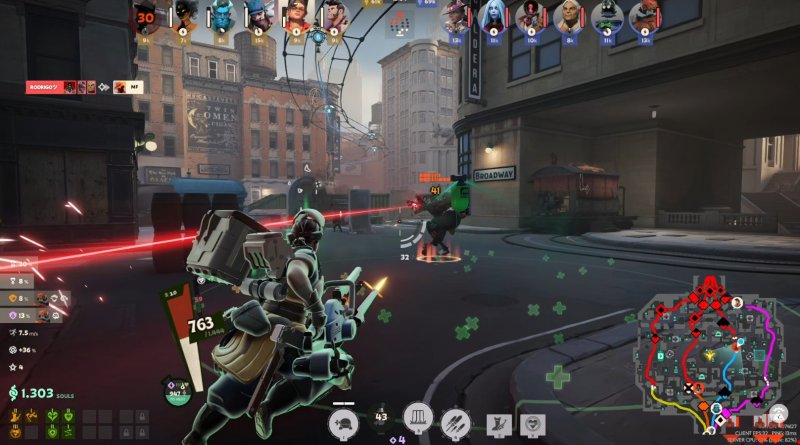This screenshot has width=800, height=445.
Task: Click the bald bearded hero portrait
Action: (x=568, y=17)
